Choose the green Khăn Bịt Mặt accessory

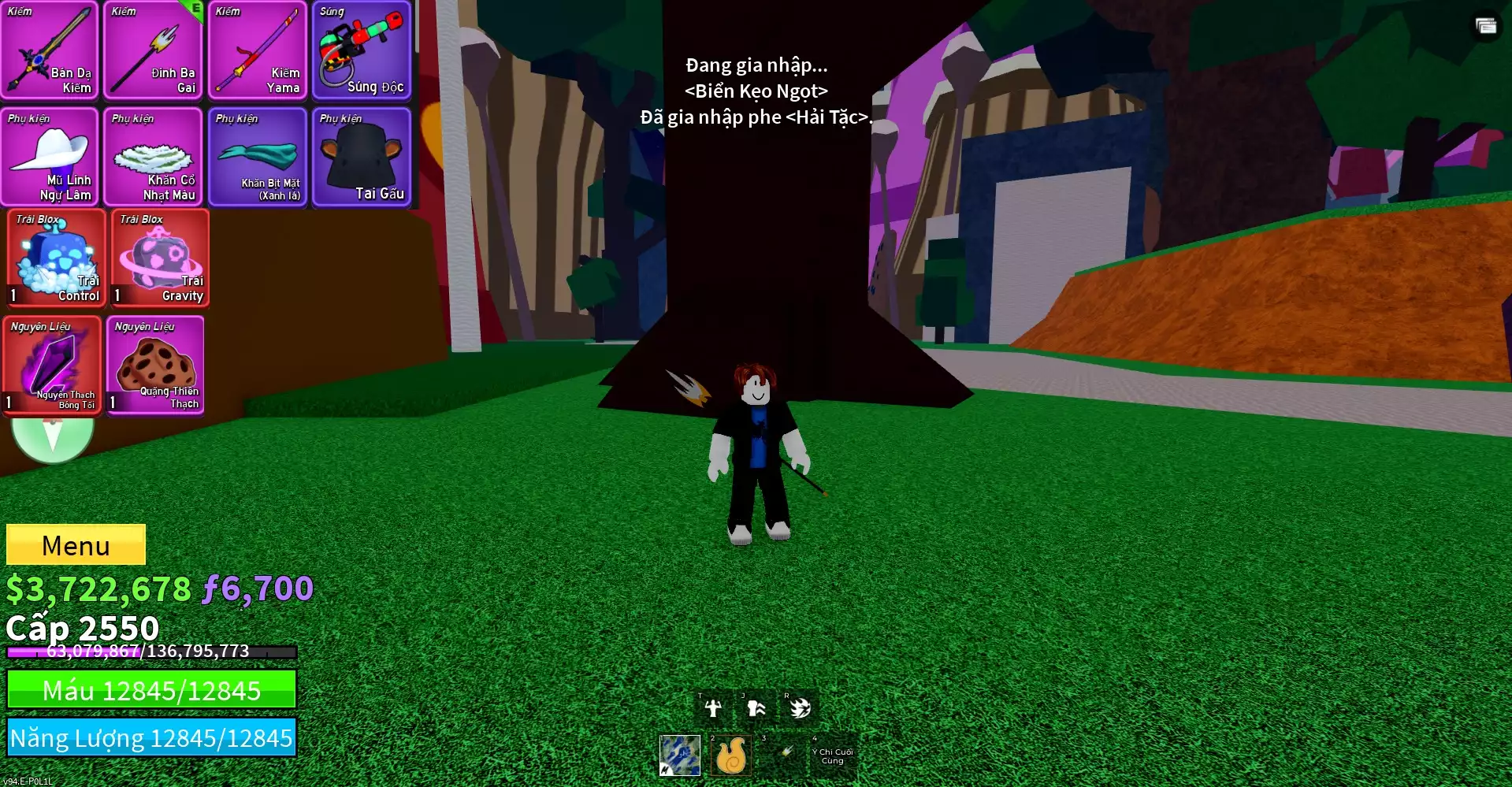click(x=258, y=157)
